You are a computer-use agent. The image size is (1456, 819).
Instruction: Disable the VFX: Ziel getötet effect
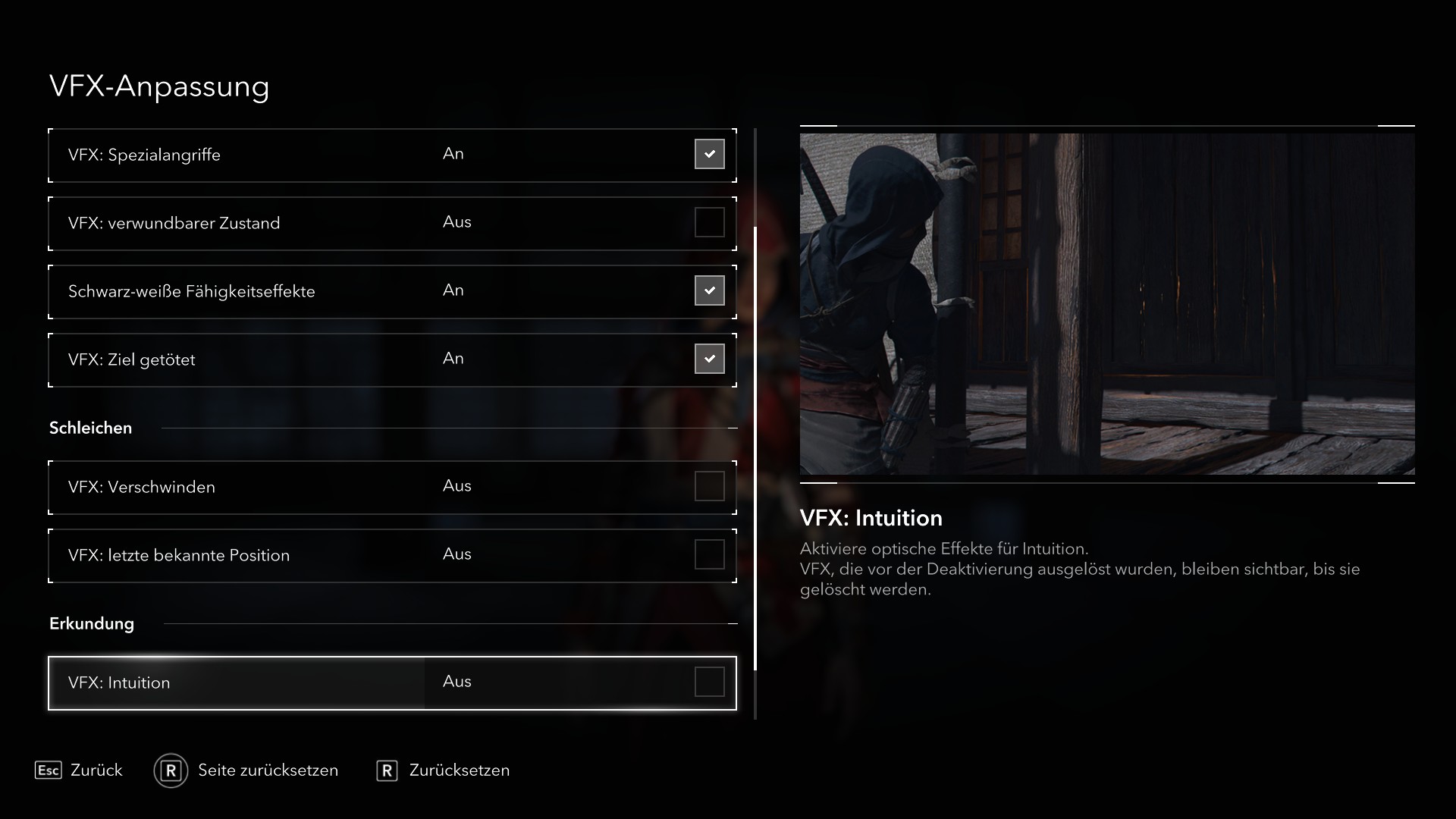click(x=709, y=359)
